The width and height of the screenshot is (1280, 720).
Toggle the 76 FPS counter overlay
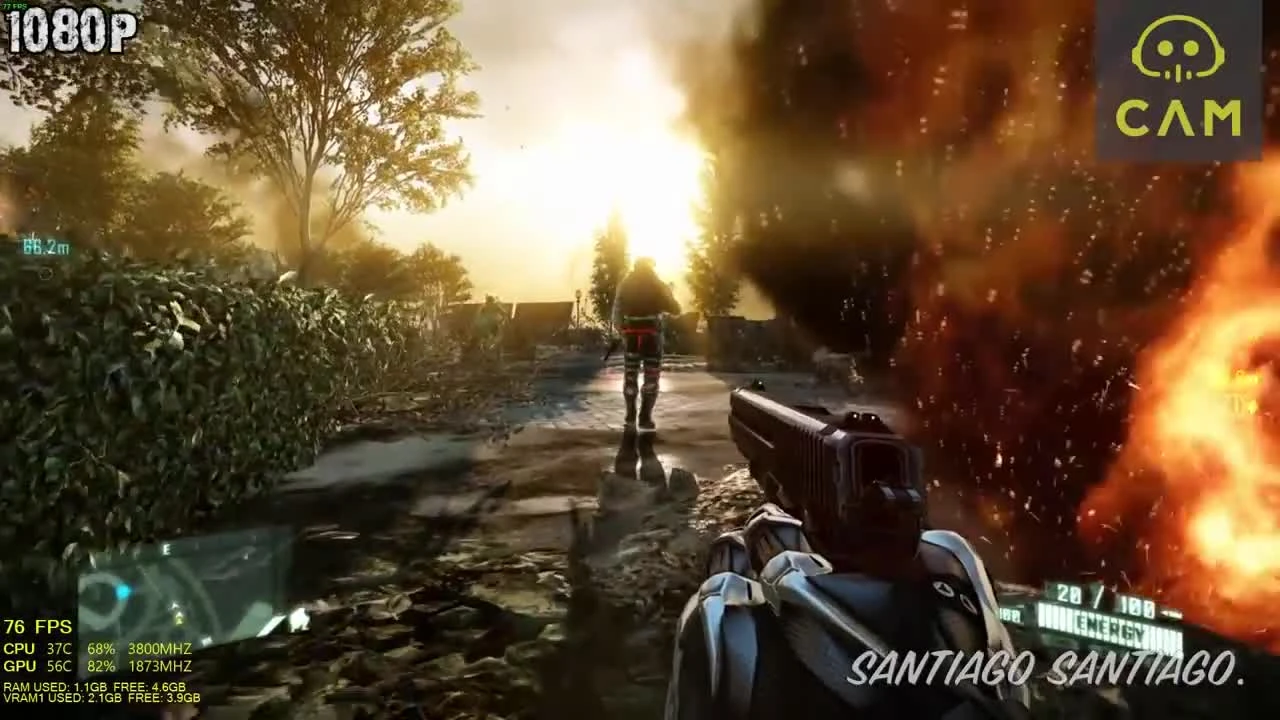point(37,627)
